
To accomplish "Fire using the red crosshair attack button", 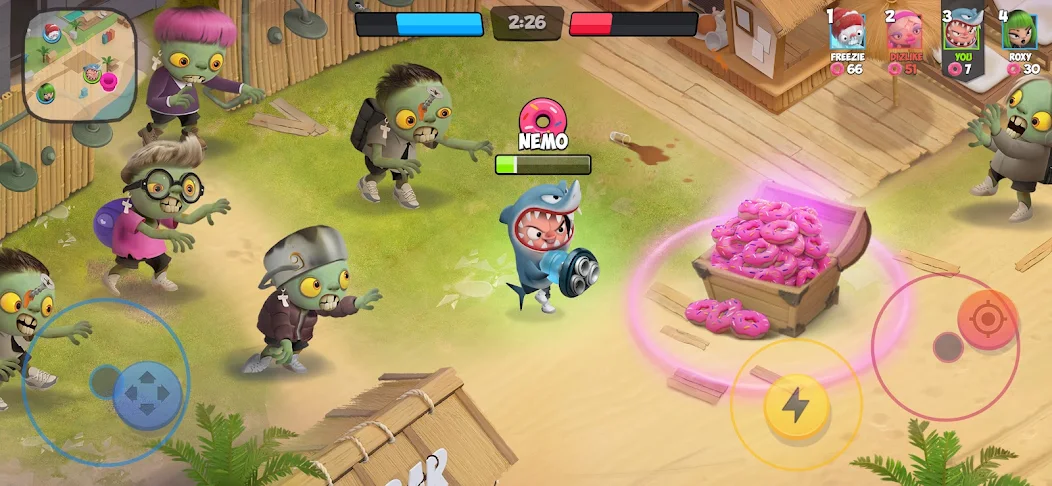I will pos(987,320).
